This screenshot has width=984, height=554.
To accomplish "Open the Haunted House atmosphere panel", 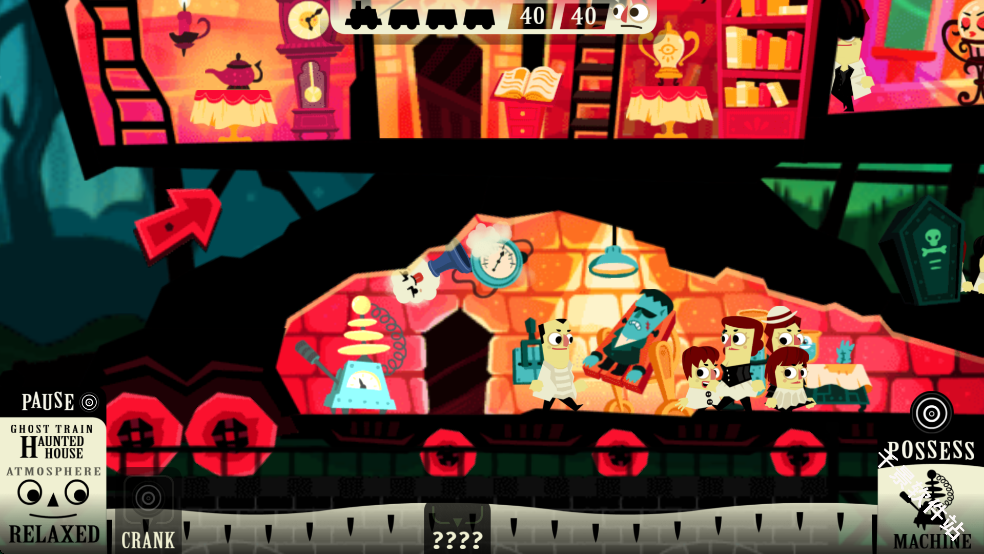I will pyautogui.click(x=52, y=484).
